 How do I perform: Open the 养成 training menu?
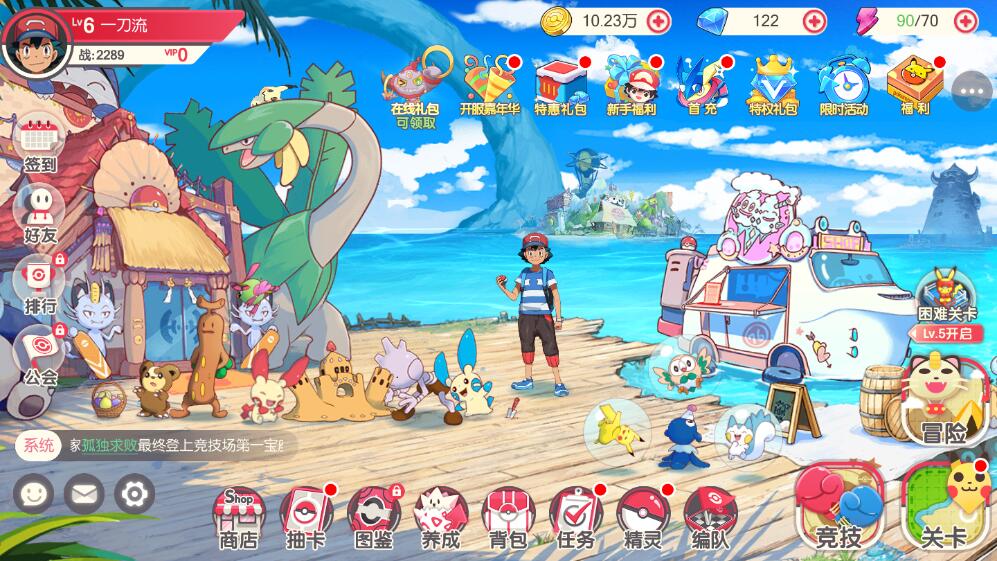click(x=440, y=516)
